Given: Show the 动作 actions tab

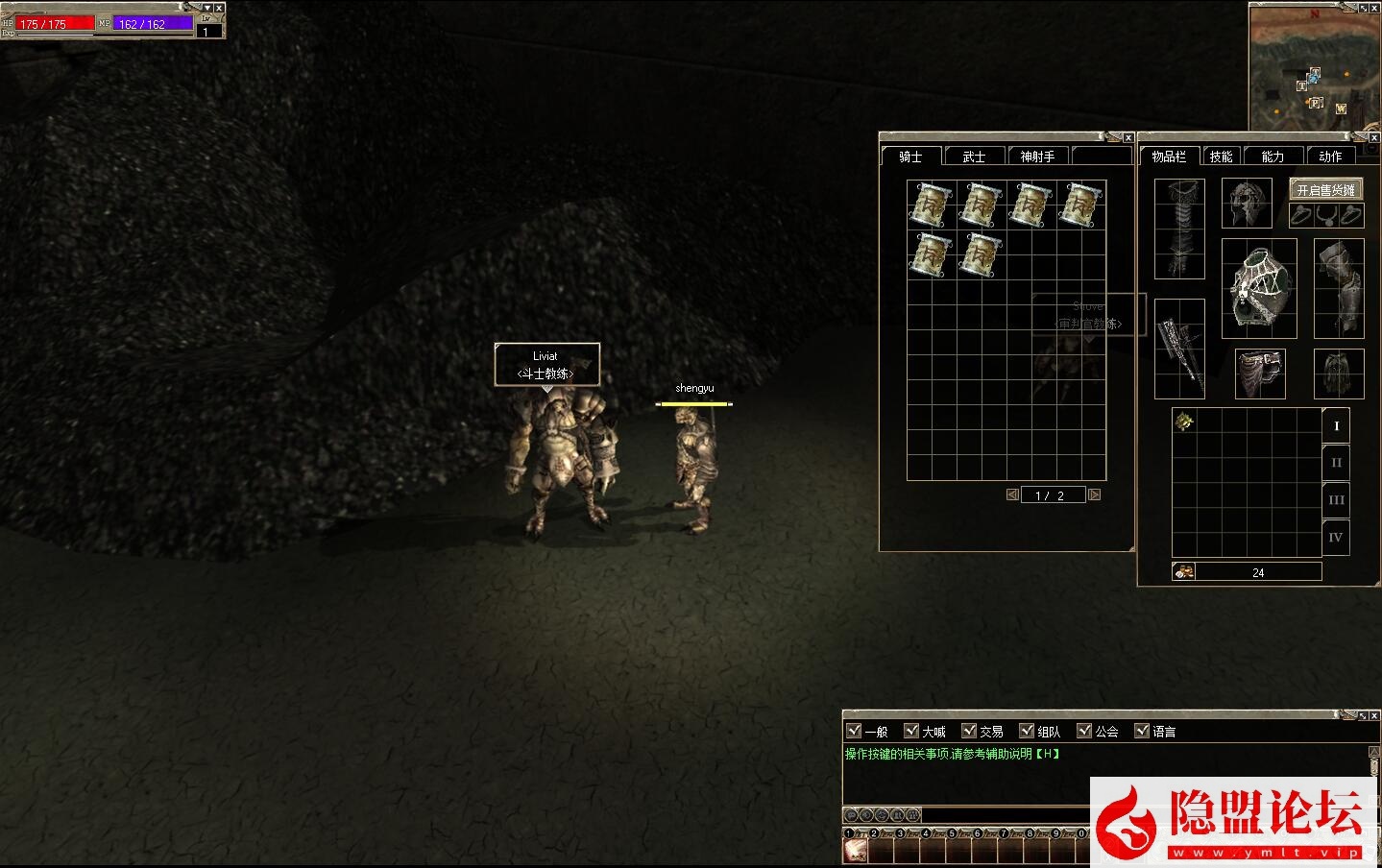Looking at the screenshot, I should [1330, 157].
